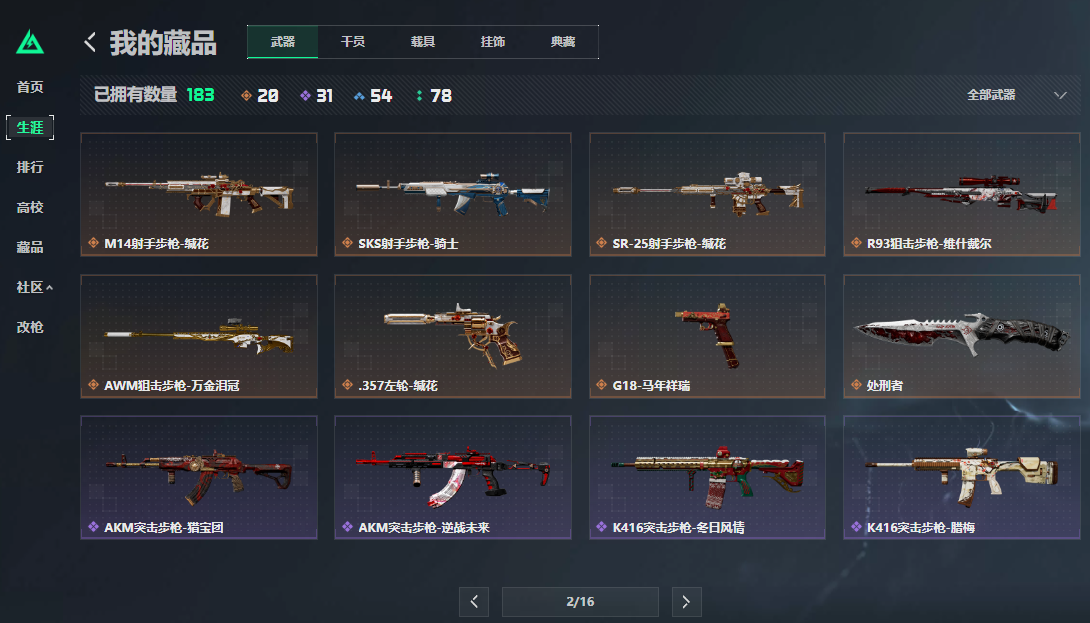Go to the next collection page
Screen dimensions: 1090x623
pyautogui.click(x=686, y=602)
